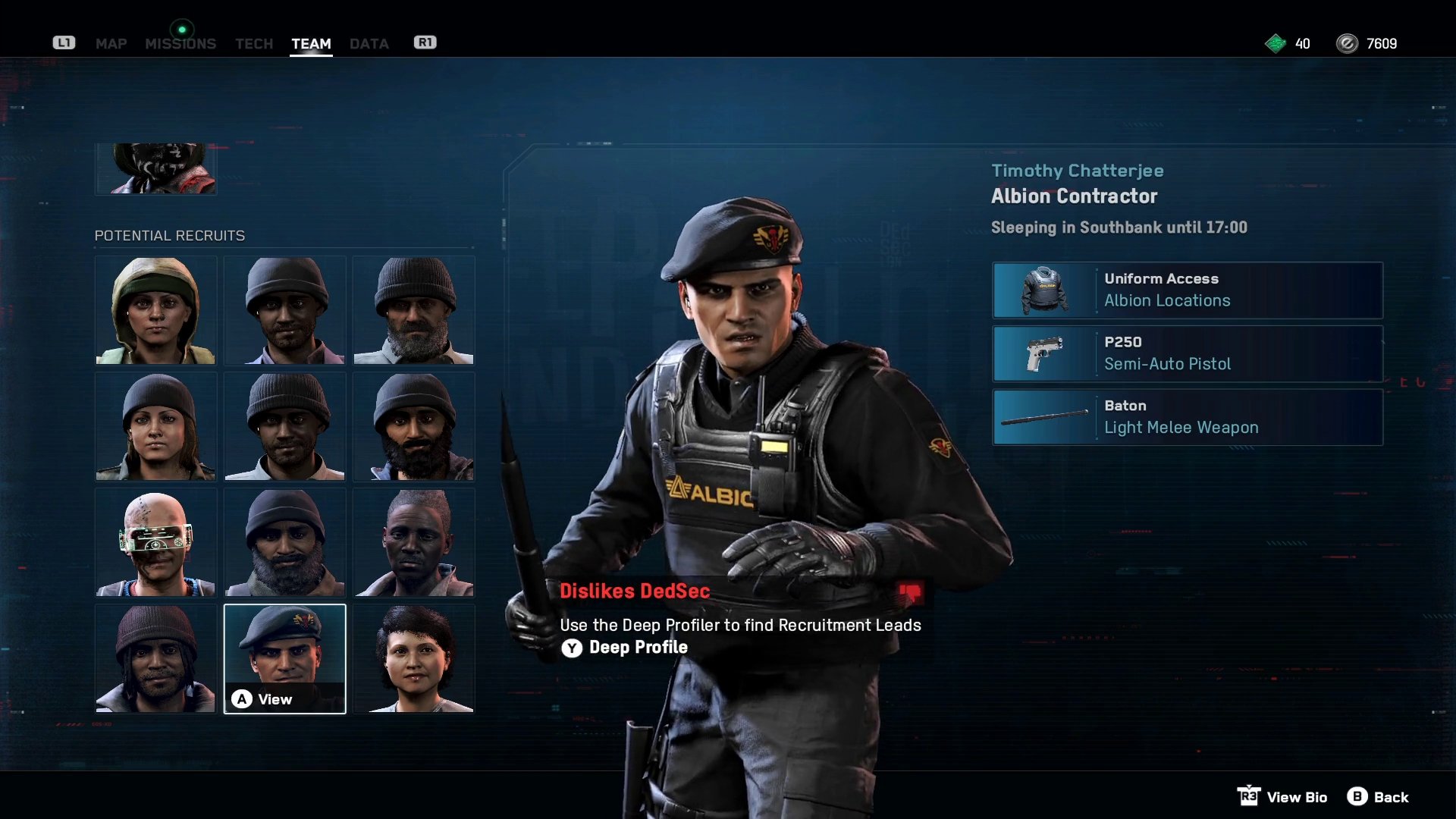This screenshot has height=819, width=1456.
Task: Show the DATA tab
Action: click(369, 44)
